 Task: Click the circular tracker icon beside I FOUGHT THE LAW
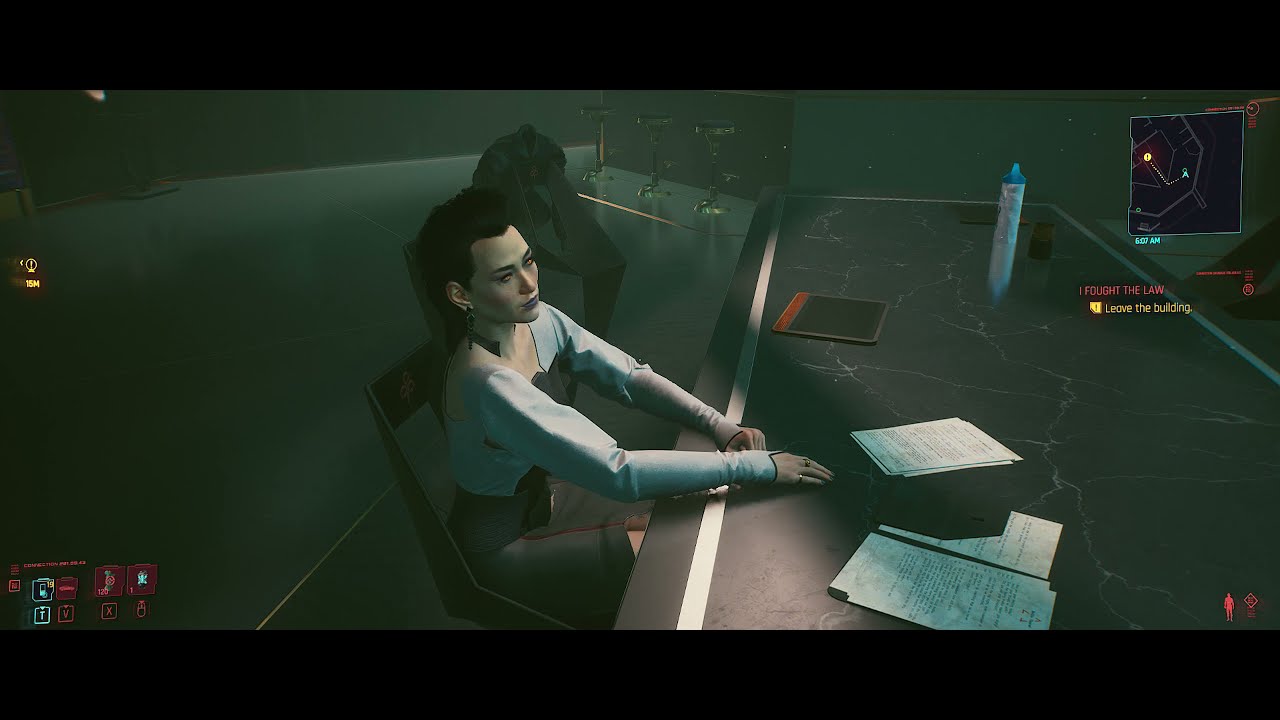1249,288
